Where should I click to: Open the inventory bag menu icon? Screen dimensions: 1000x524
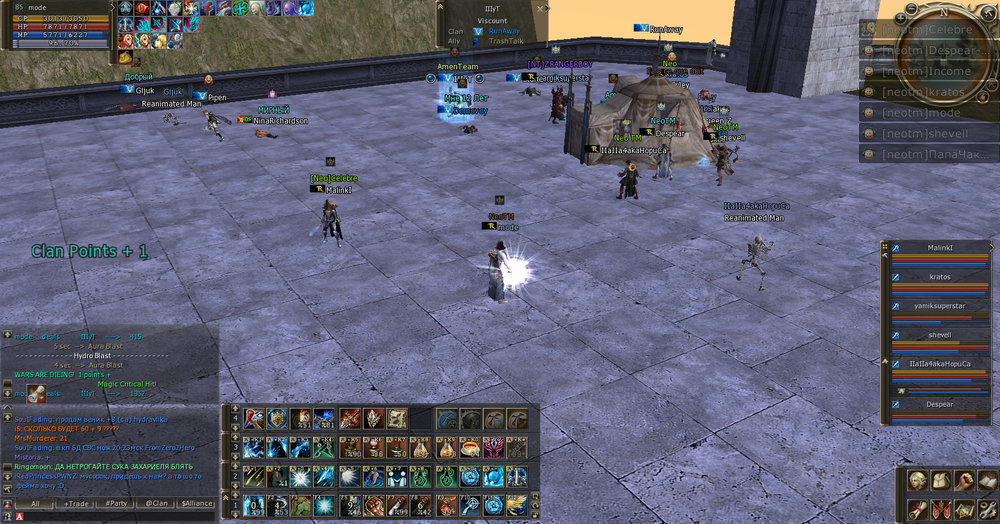point(939,481)
